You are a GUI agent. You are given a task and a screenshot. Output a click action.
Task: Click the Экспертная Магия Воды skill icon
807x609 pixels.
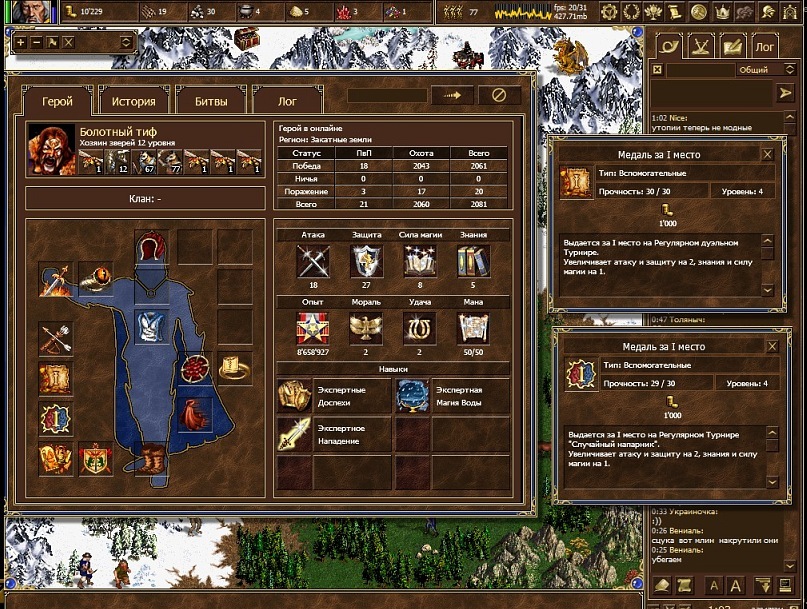pos(412,396)
